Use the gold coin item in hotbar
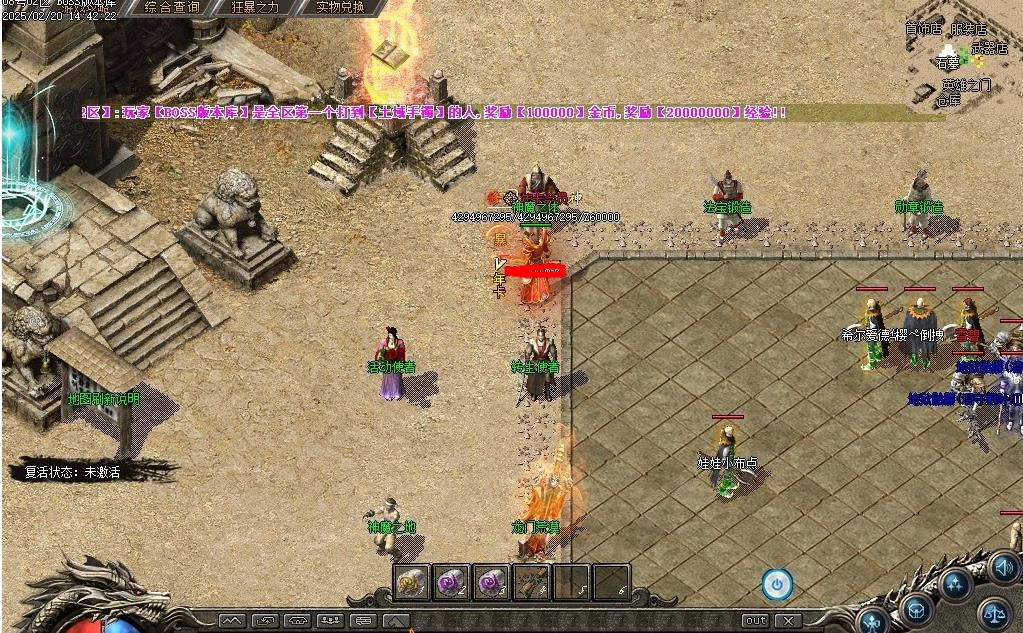The width and height of the screenshot is (1023, 633). click(x=412, y=581)
